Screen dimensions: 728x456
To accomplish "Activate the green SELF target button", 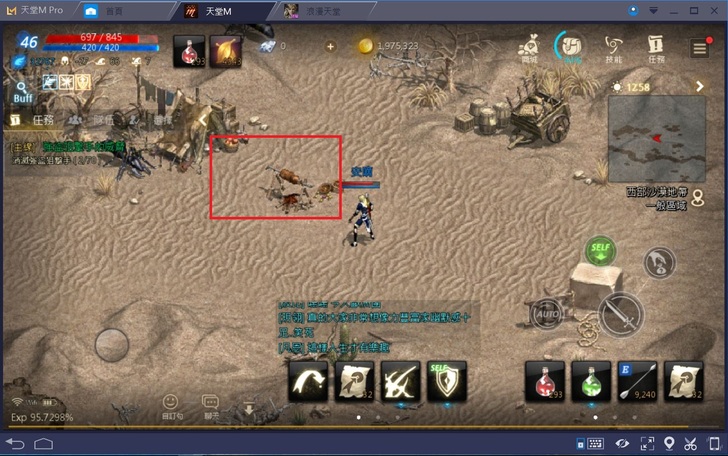I will pos(600,252).
